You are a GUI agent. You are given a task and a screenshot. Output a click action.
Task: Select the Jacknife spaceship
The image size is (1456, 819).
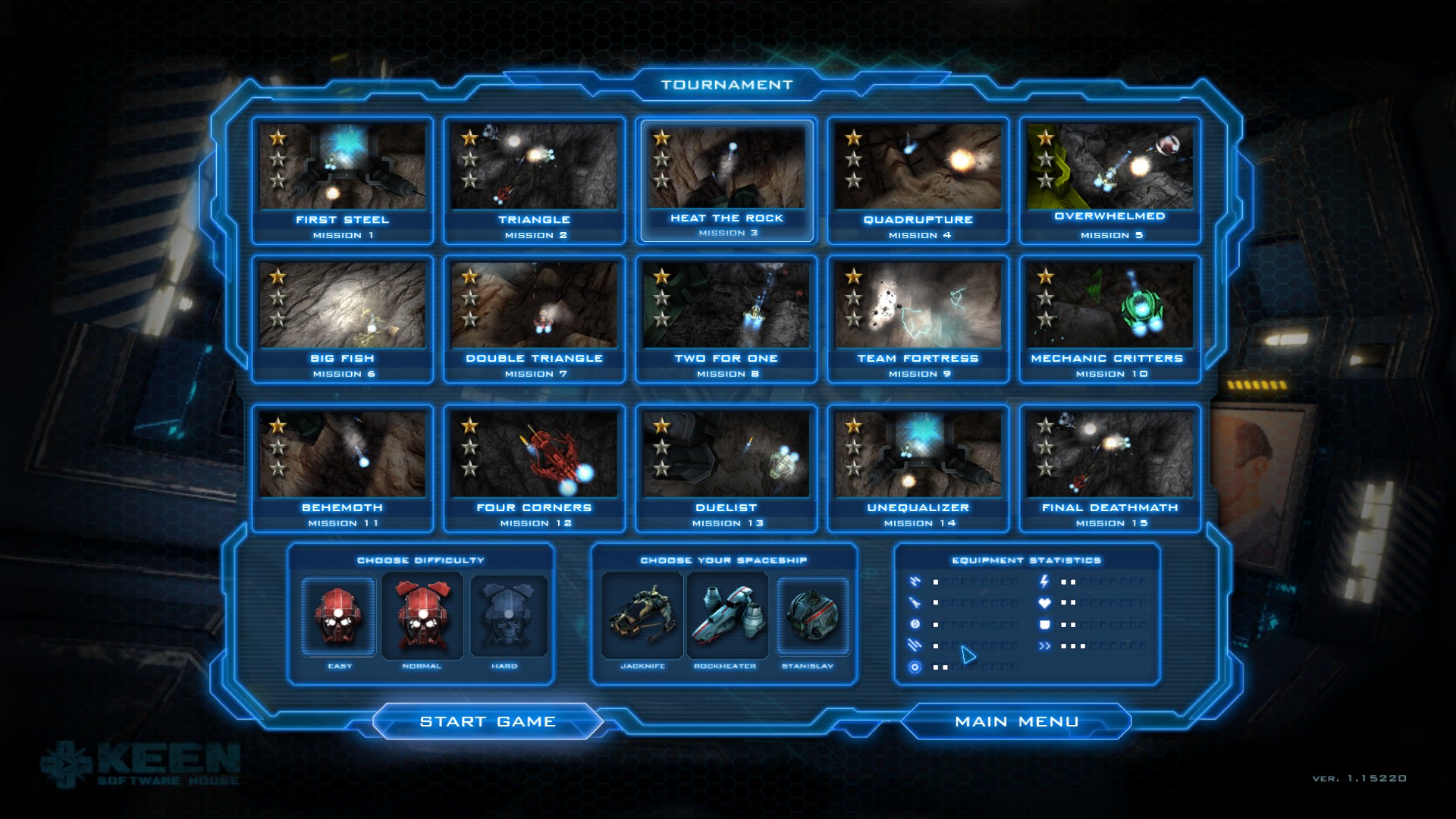(642, 616)
